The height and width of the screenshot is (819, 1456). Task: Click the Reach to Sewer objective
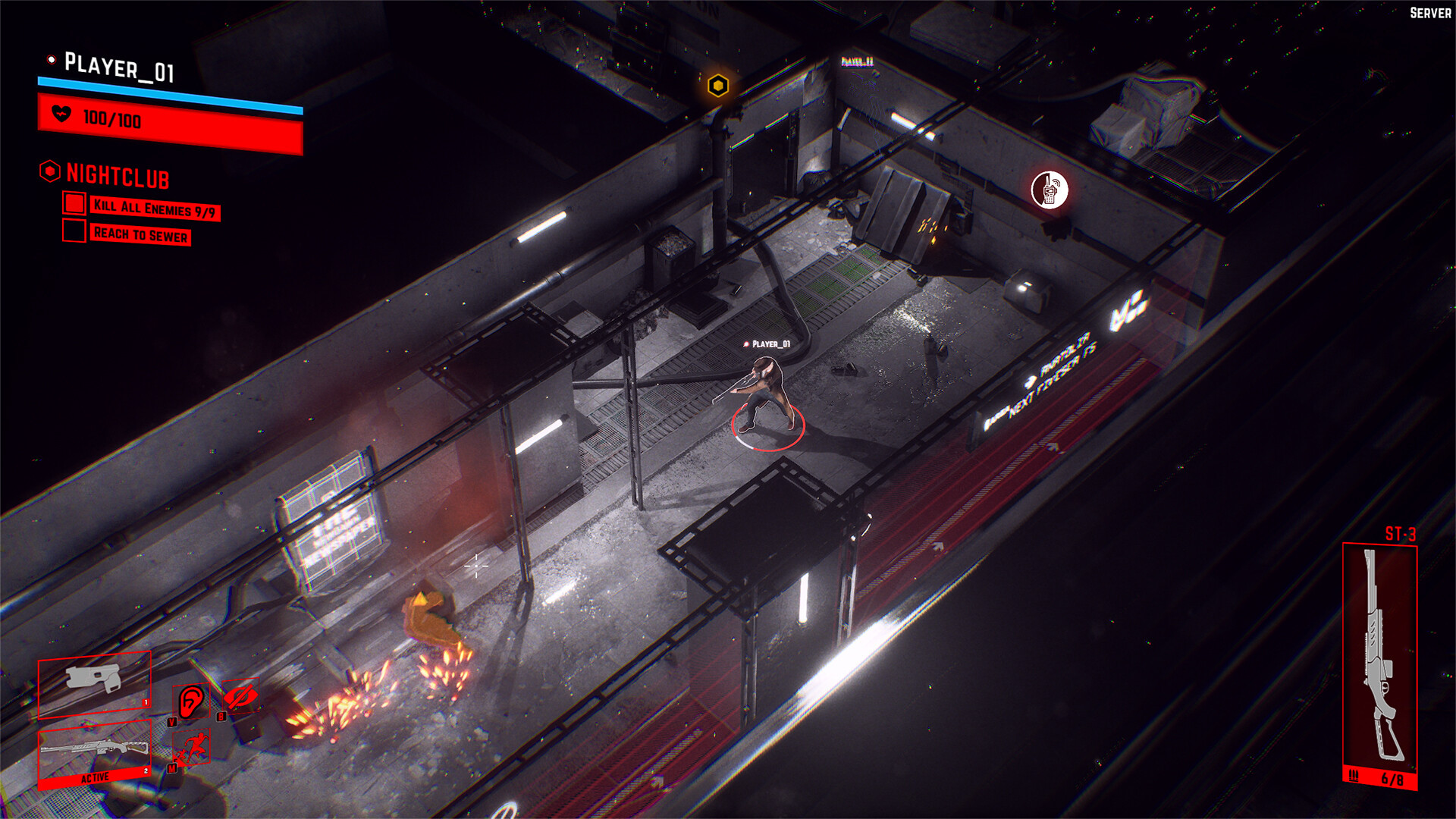click(140, 234)
